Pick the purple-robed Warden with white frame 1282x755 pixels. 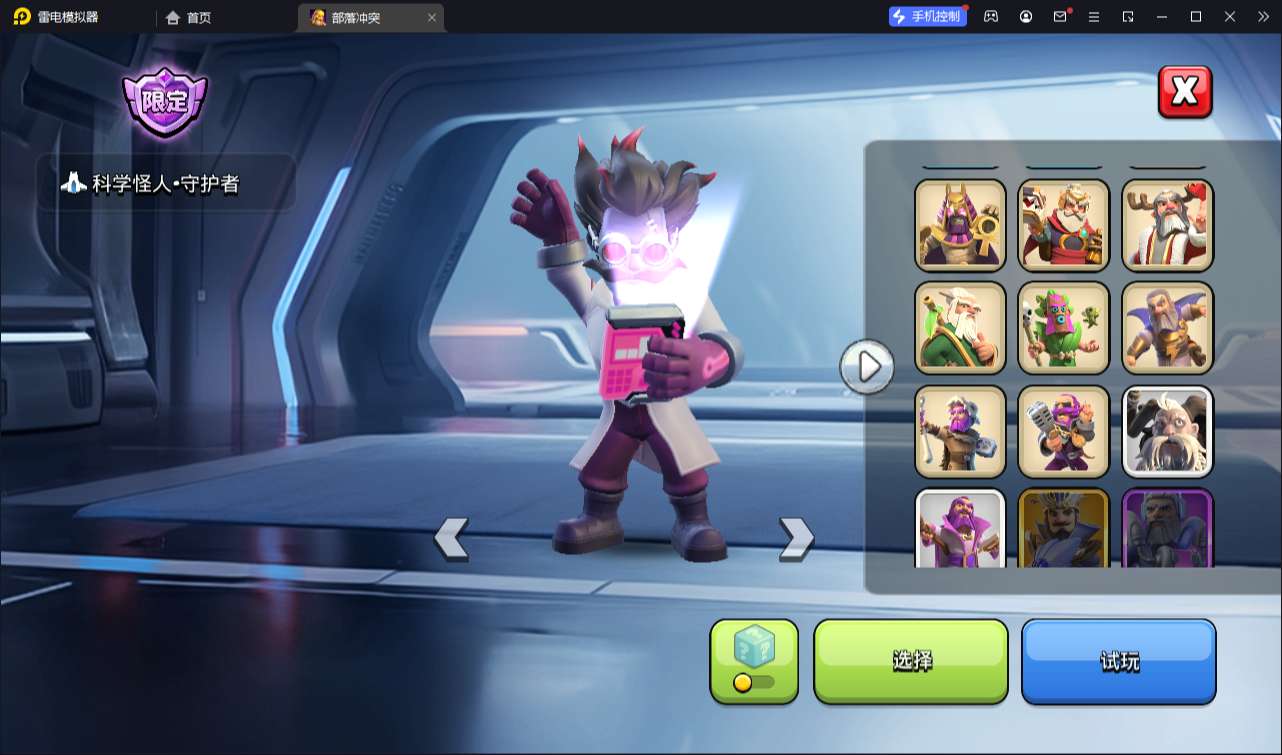click(960, 529)
